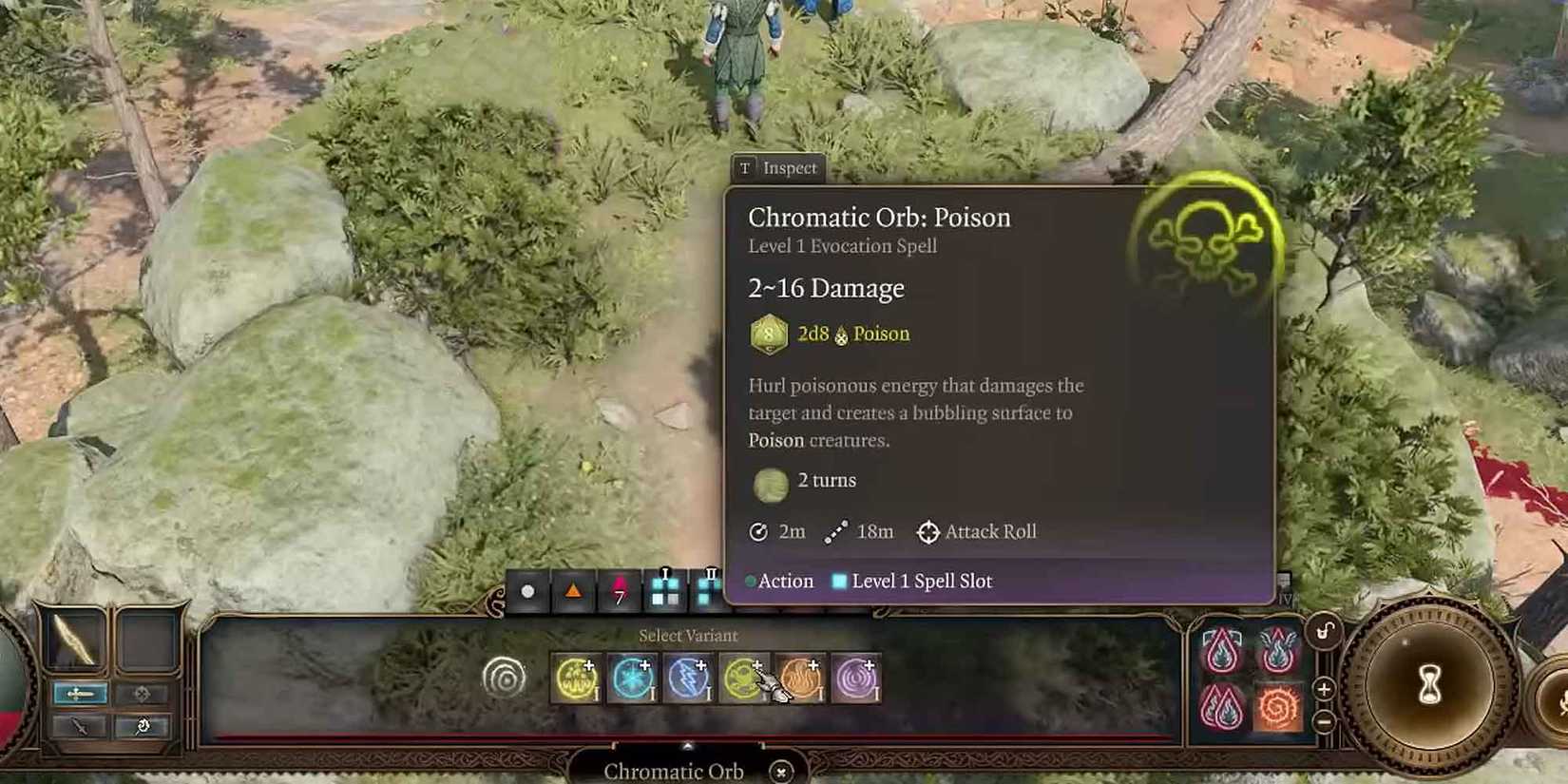Collapse a hotbar row with the minus button

click(1324, 720)
